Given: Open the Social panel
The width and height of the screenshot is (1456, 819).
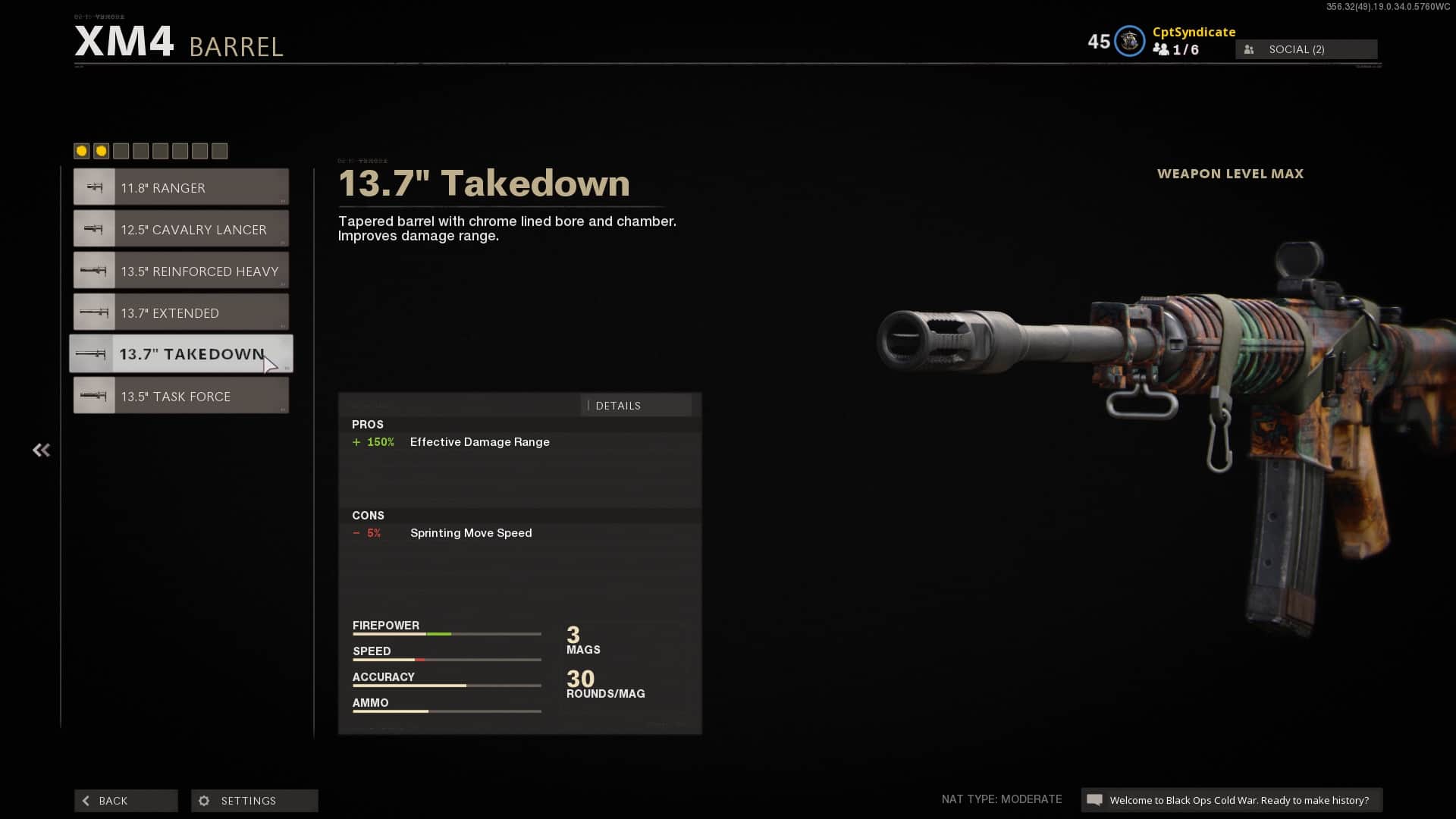Looking at the screenshot, I should (x=1306, y=49).
